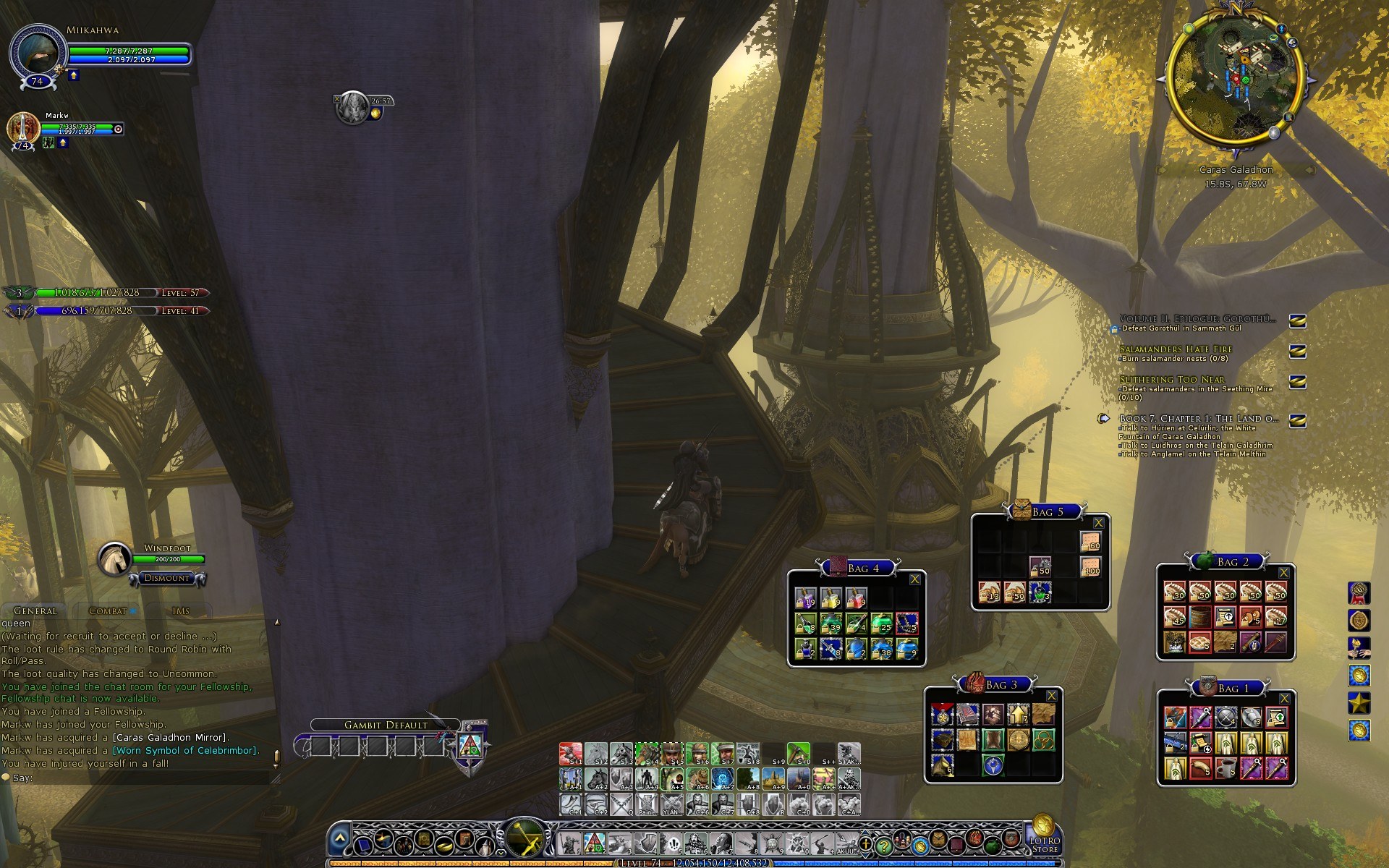Switch to the Combat chat tab
The width and height of the screenshot is (1389, 868).
[x=108, y=611]
